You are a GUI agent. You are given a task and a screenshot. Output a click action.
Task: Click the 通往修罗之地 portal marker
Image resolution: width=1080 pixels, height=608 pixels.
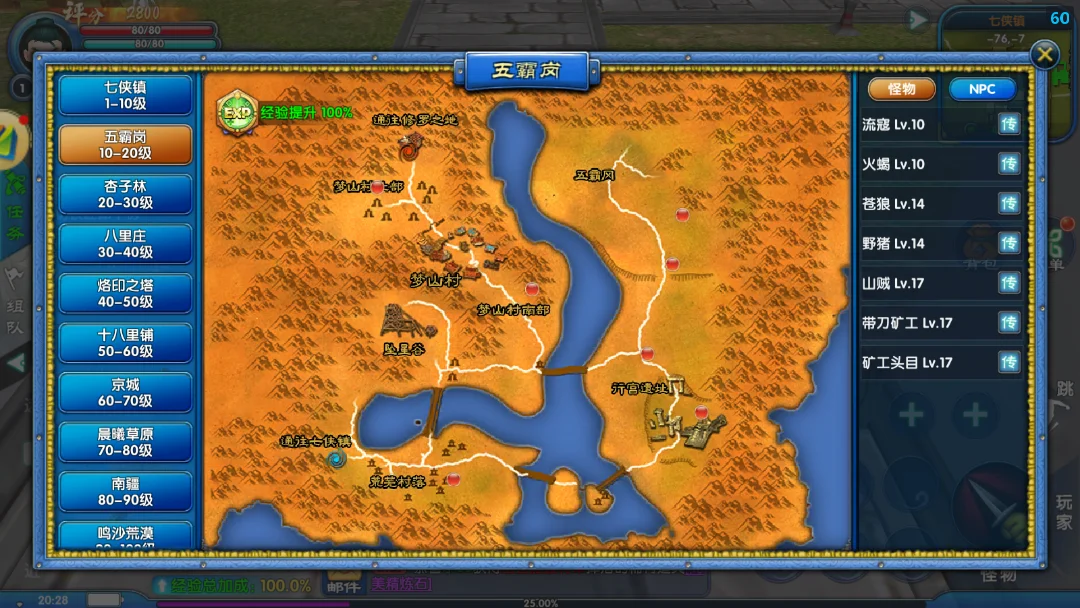(409, 150)
